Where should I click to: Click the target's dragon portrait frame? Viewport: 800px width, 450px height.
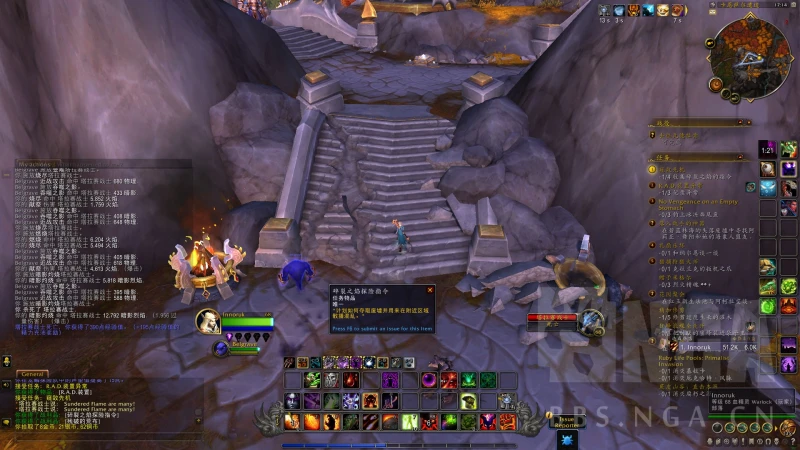592,320
